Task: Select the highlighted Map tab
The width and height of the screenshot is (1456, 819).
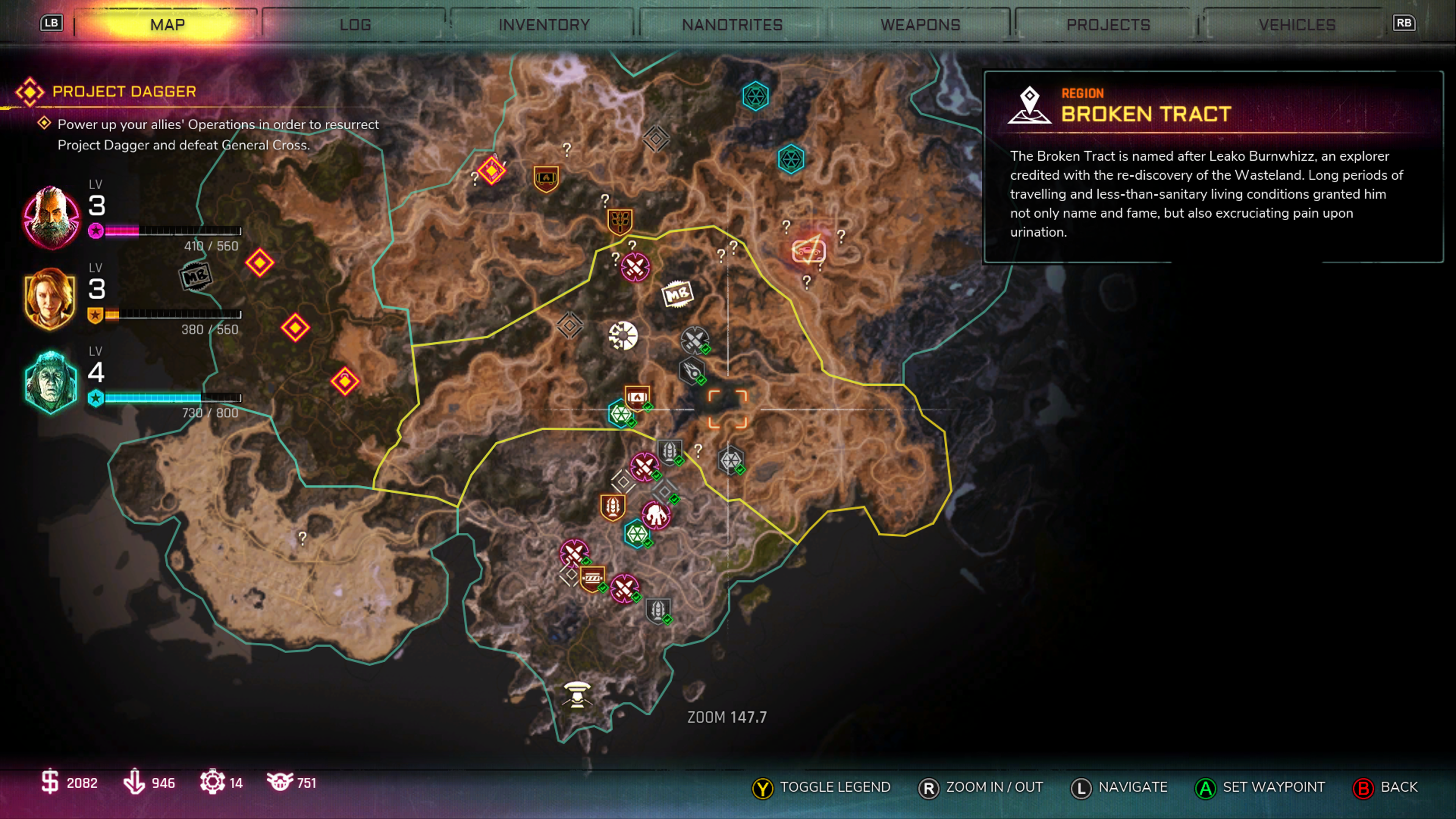Action: pos(167,25)
